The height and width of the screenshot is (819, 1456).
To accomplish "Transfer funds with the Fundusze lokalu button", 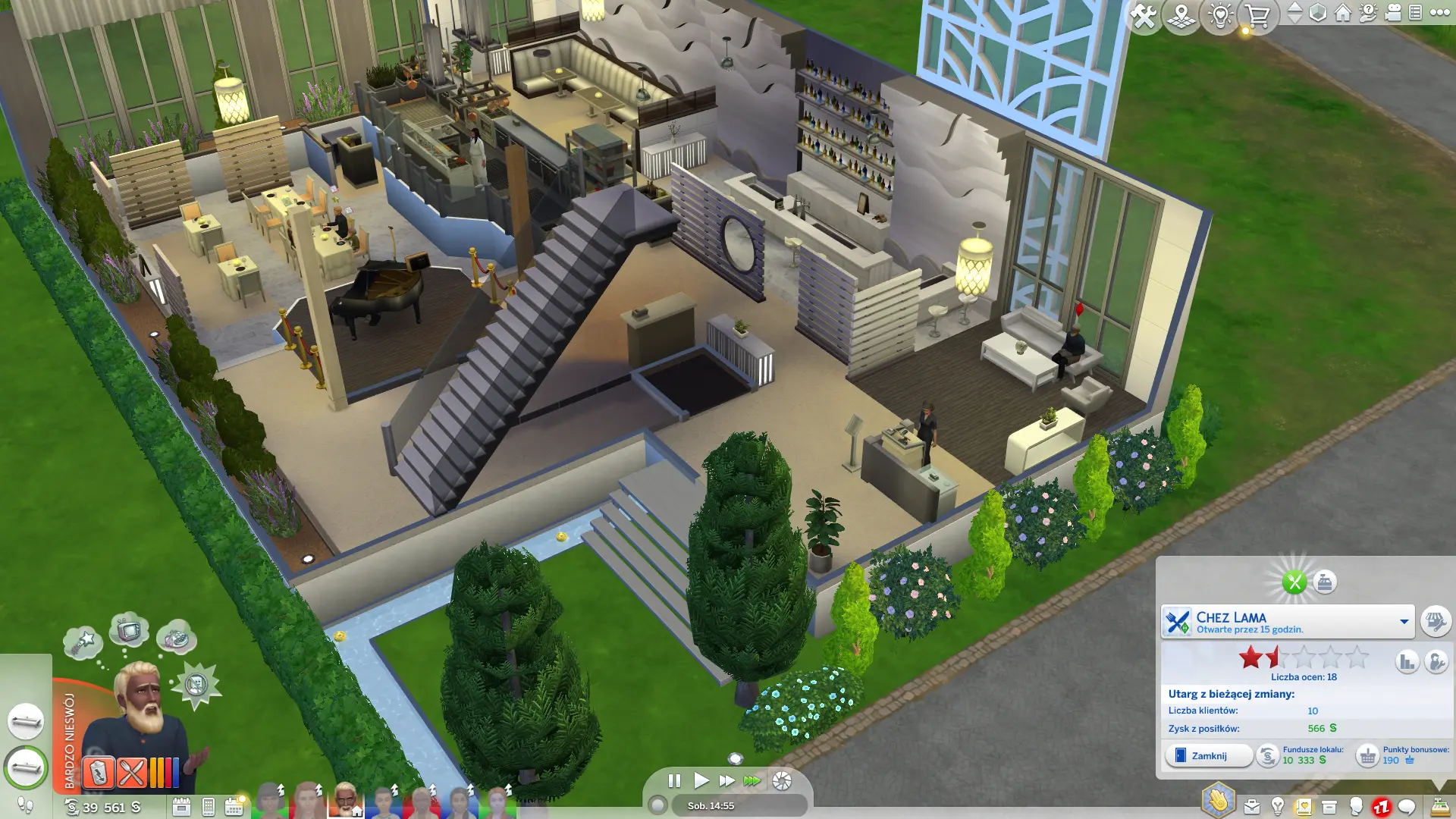I will [x=1268, y=756].
